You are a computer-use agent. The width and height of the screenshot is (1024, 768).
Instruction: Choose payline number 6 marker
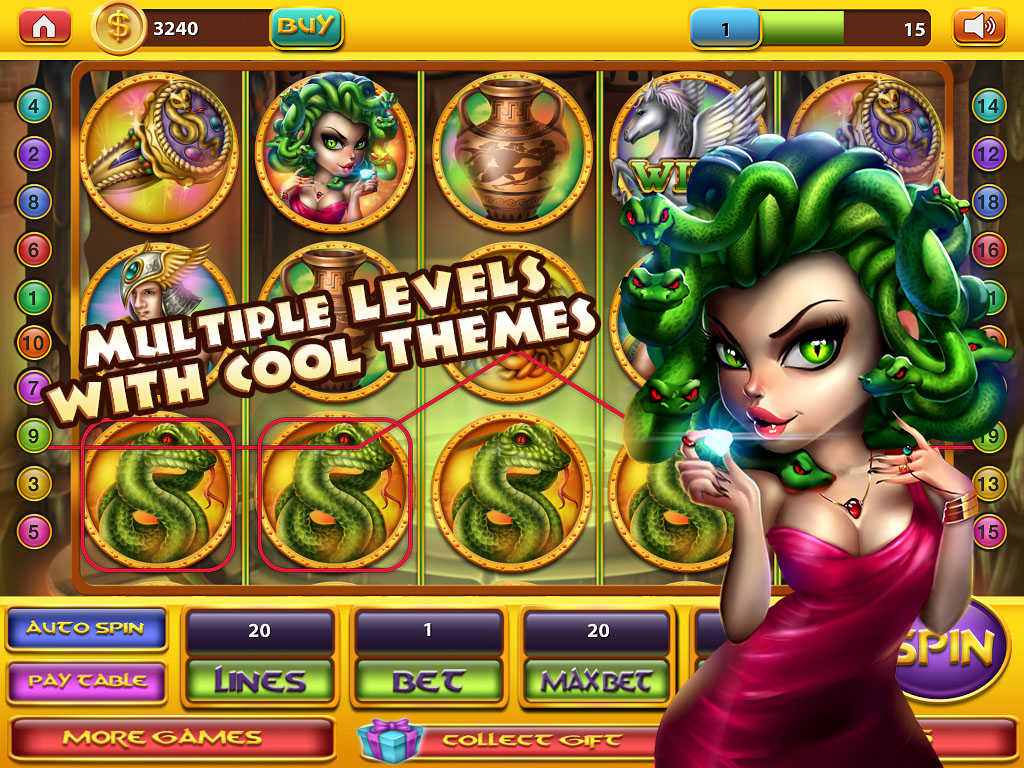point(34,250)
